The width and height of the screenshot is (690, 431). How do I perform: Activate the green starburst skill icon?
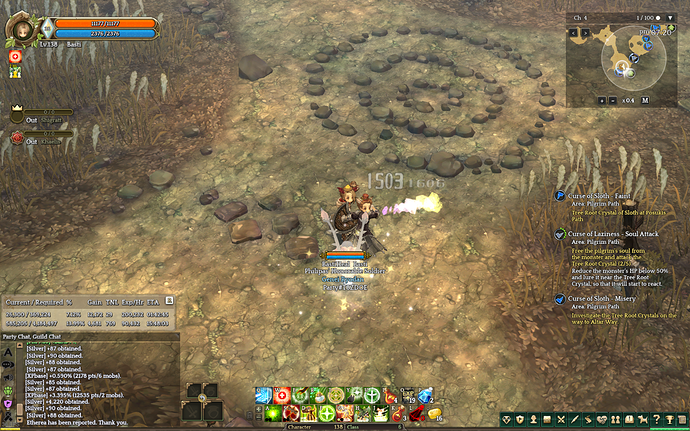click(272, 413)
